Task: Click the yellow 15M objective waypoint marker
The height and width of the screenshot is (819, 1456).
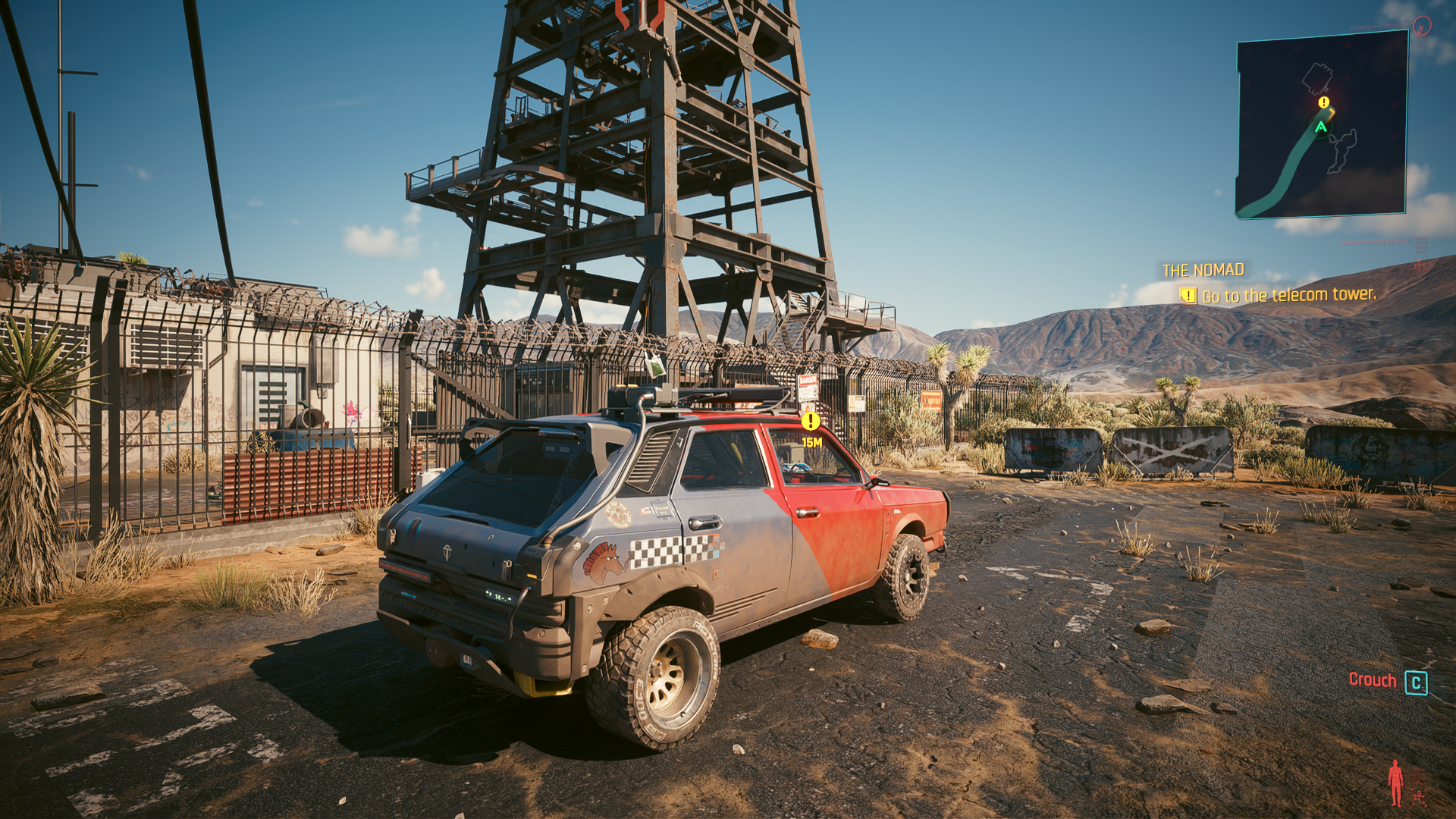Action: pos(811,421)
